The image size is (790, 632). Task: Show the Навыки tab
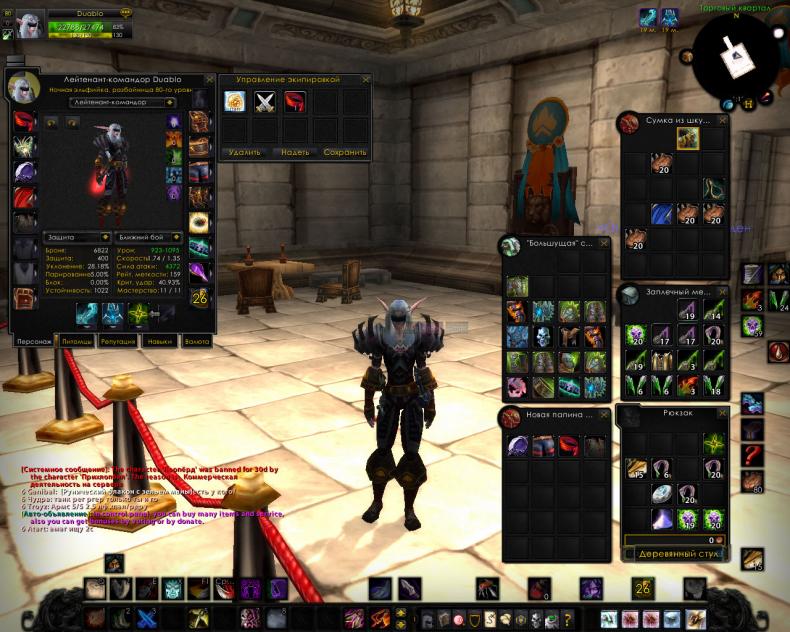pyautogui.click(x=157, y=341)
